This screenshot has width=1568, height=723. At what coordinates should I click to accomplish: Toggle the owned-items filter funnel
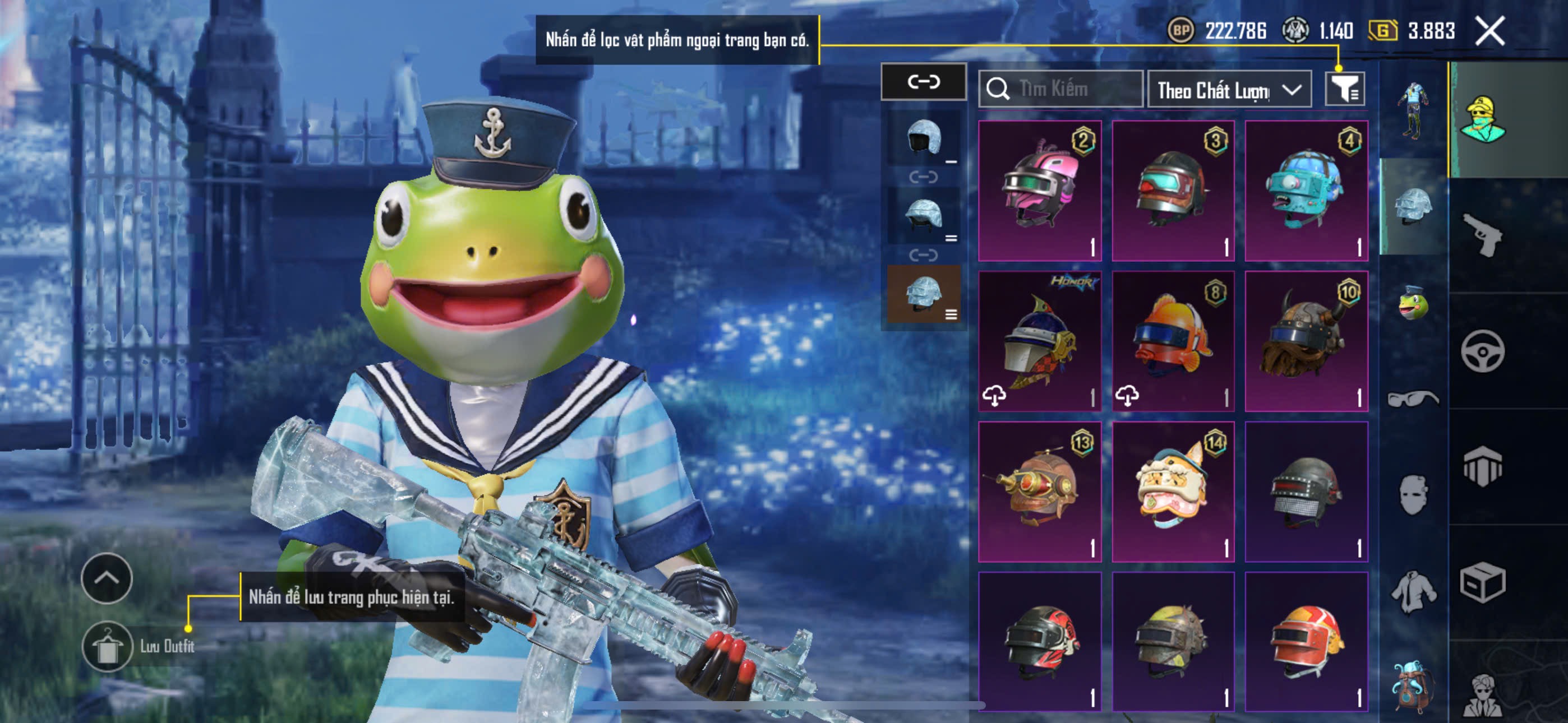pyautogui.click(x=1344, y=90)
